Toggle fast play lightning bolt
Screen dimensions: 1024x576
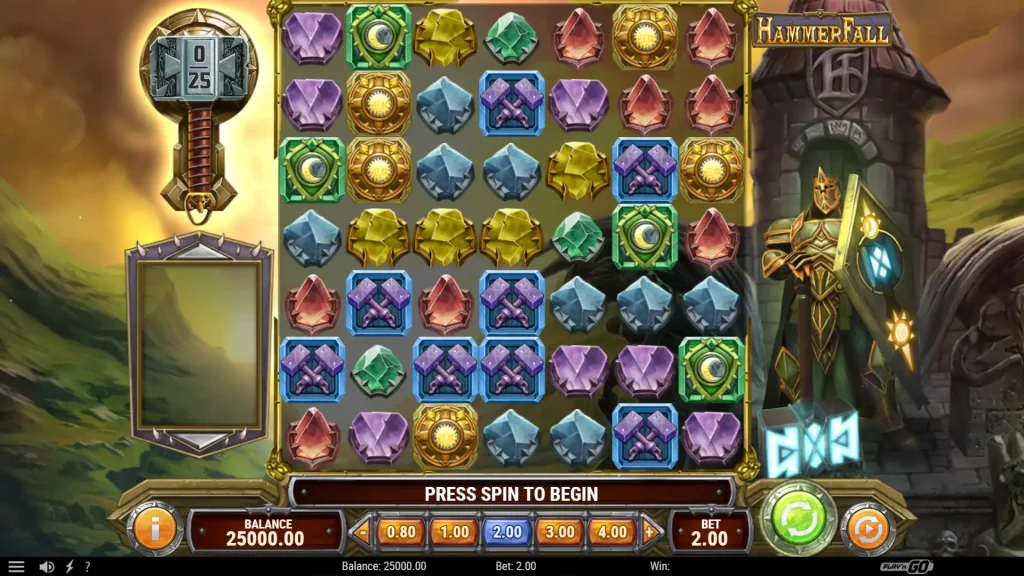(69, 566)
